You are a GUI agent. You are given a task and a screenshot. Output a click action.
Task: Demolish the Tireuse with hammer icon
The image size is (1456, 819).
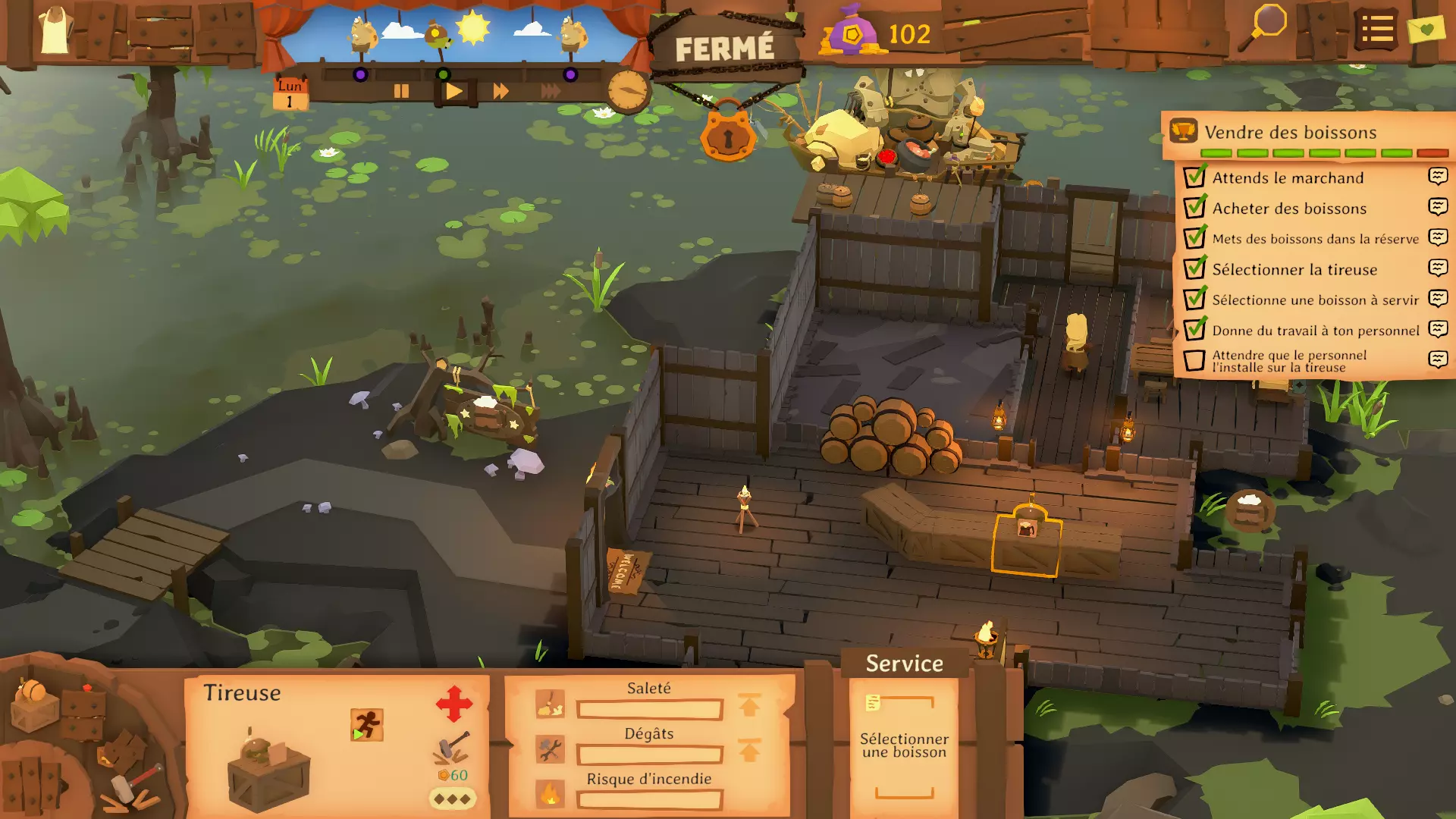451,748
